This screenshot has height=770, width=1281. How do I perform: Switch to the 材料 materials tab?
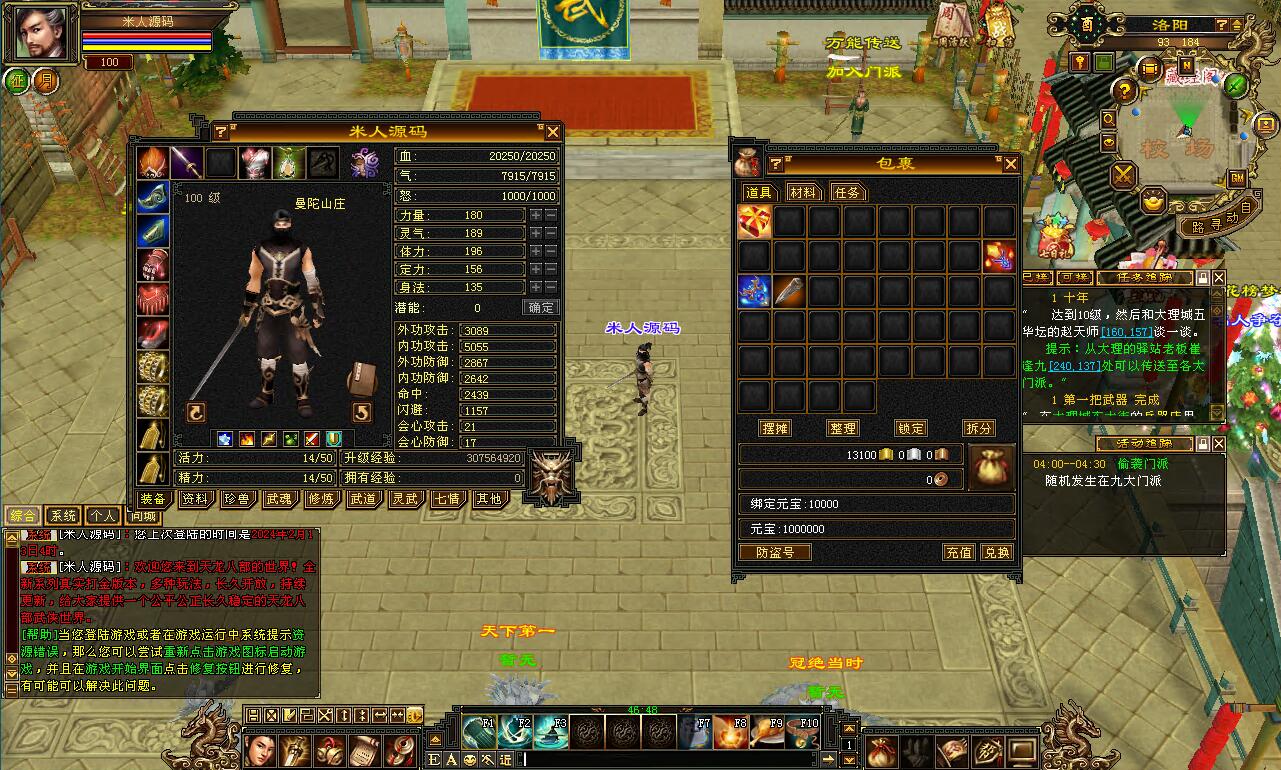(802, 192)
